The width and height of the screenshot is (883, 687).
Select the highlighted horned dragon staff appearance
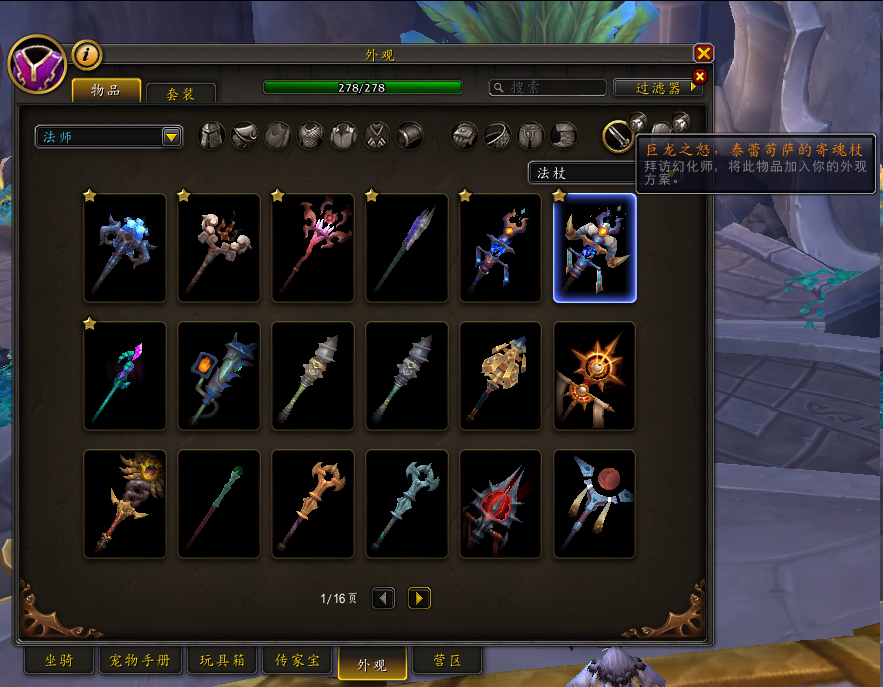[595, 248]
